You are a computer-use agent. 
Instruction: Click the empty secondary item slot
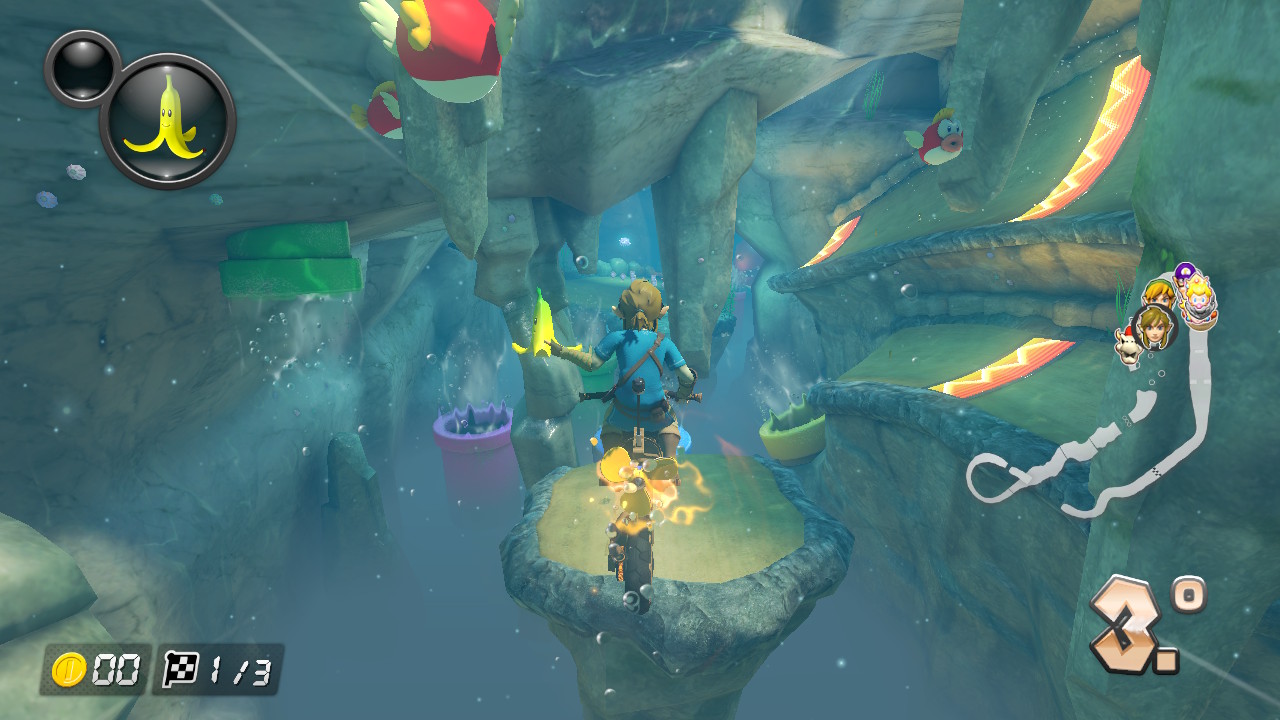coord(82,67)
